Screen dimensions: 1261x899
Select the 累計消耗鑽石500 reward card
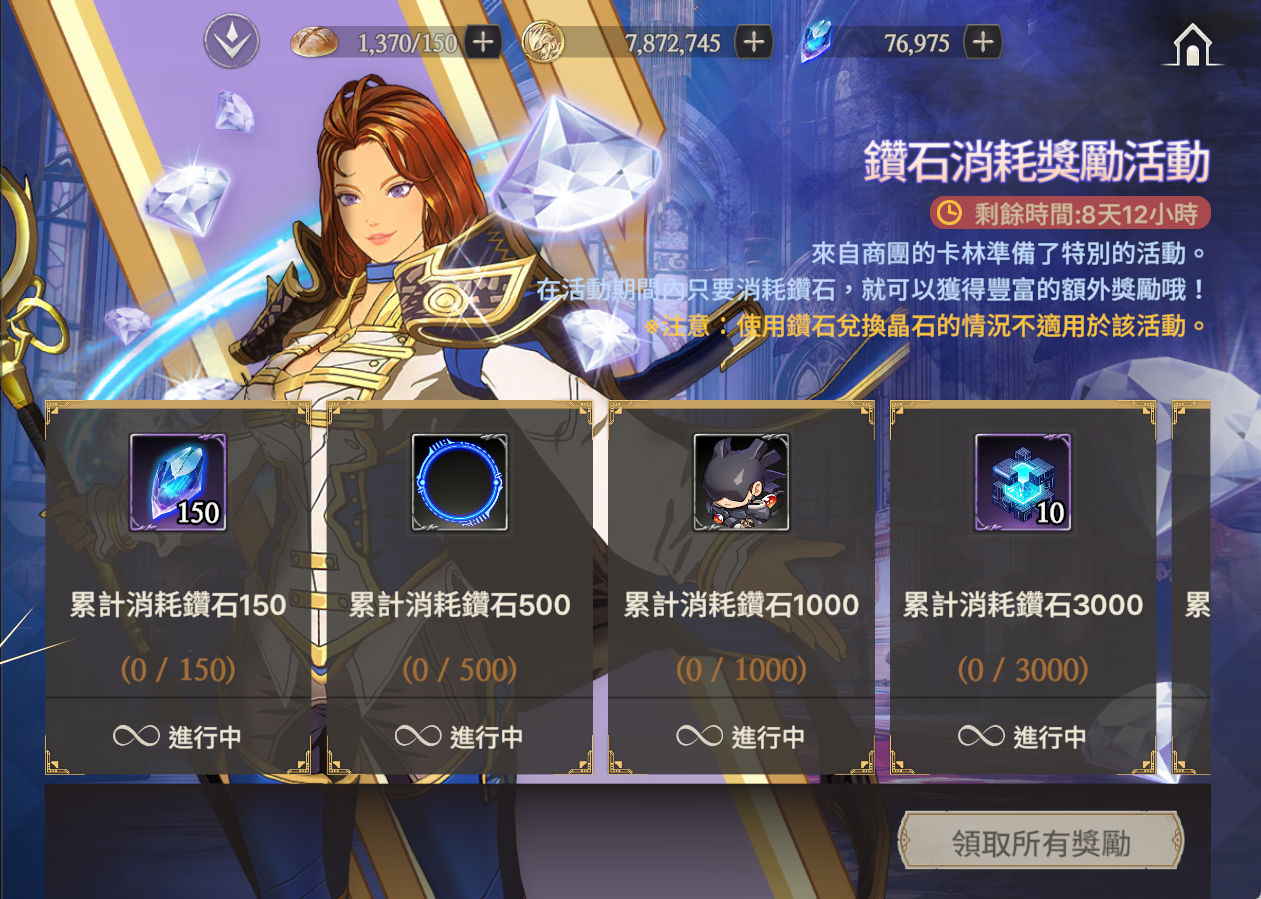(x=460, y=606)
